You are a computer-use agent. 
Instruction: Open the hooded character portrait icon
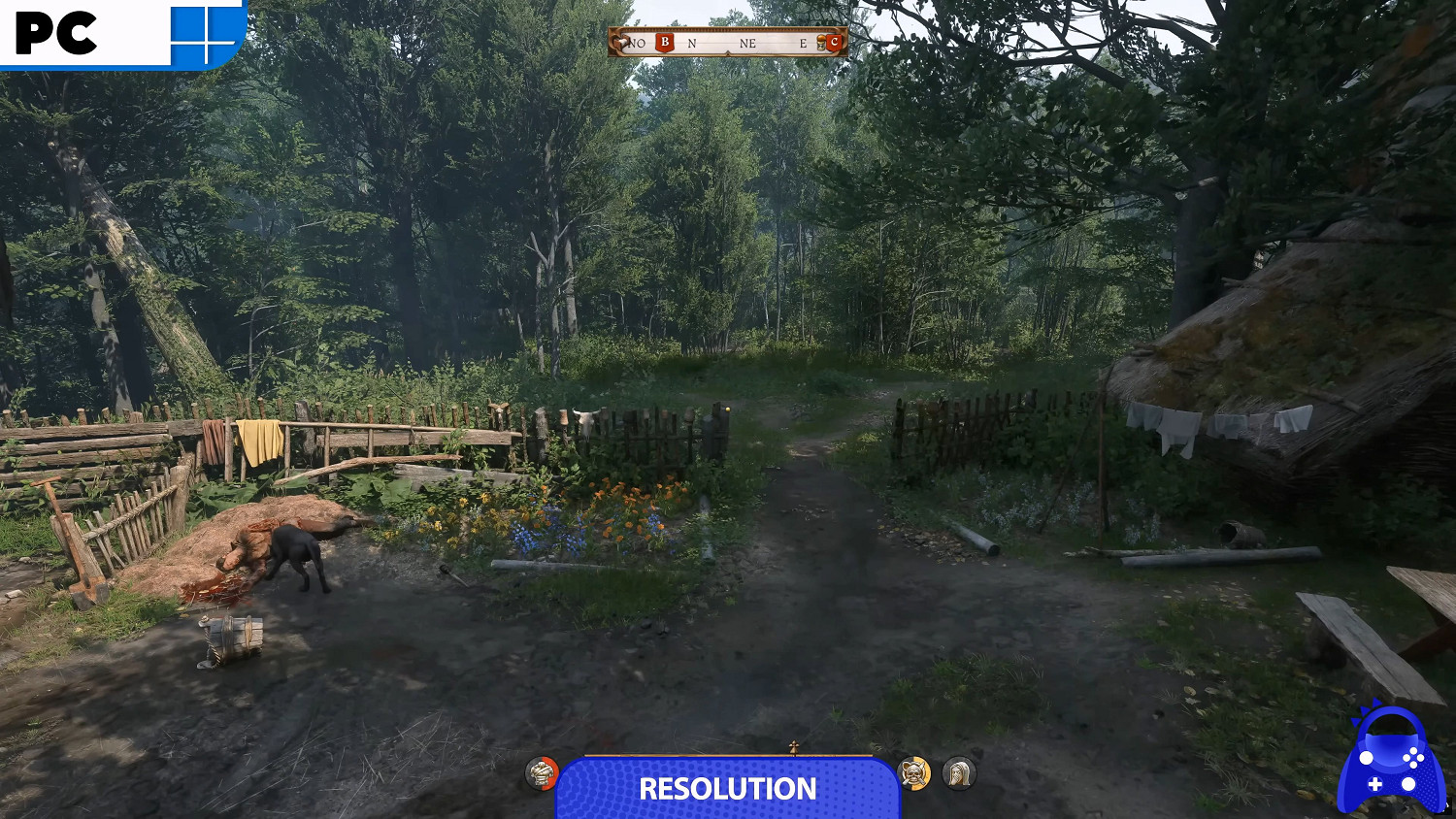click(956, 774)
